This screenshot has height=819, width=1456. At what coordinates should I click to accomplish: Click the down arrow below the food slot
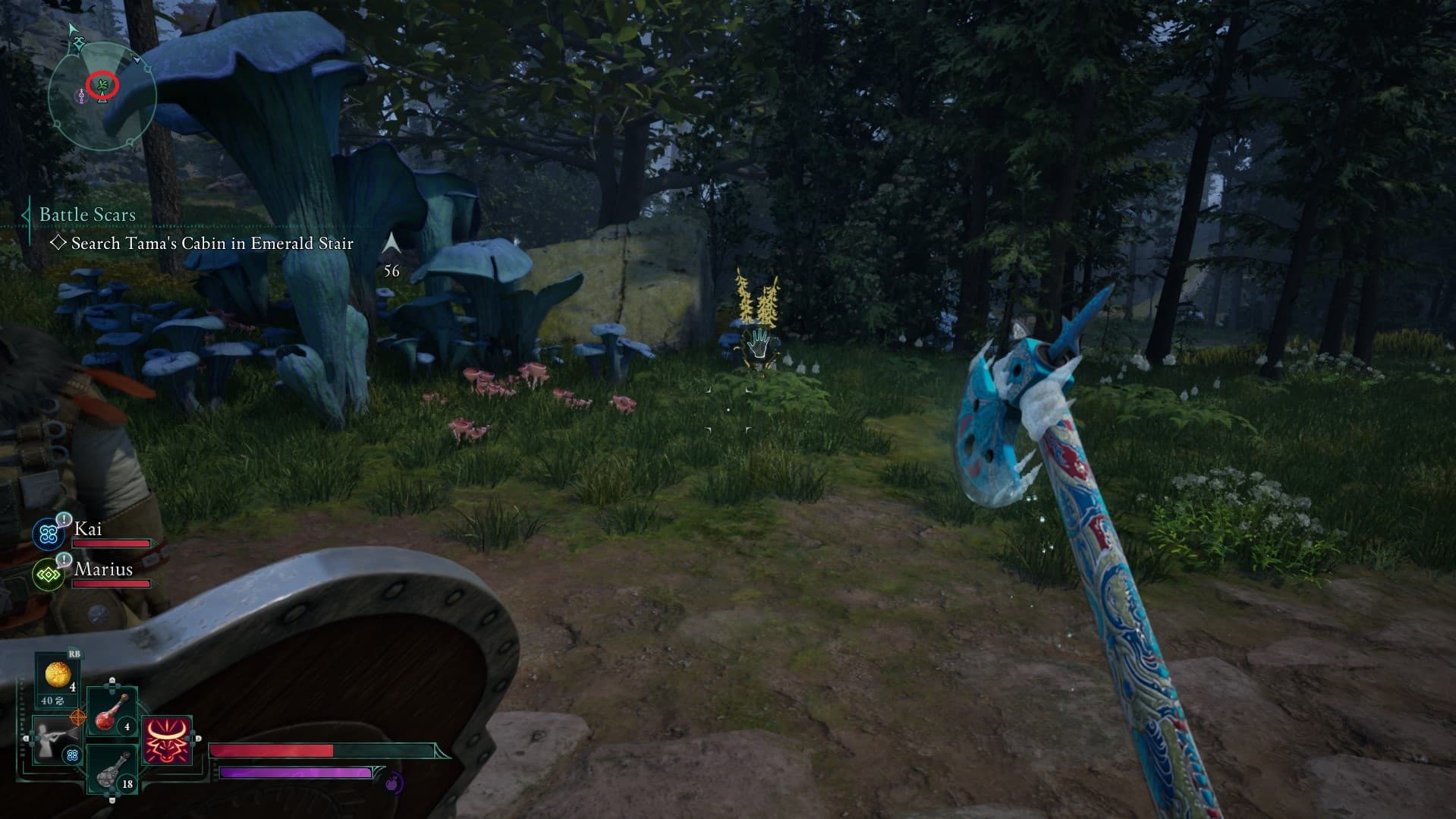coord(111,800)
